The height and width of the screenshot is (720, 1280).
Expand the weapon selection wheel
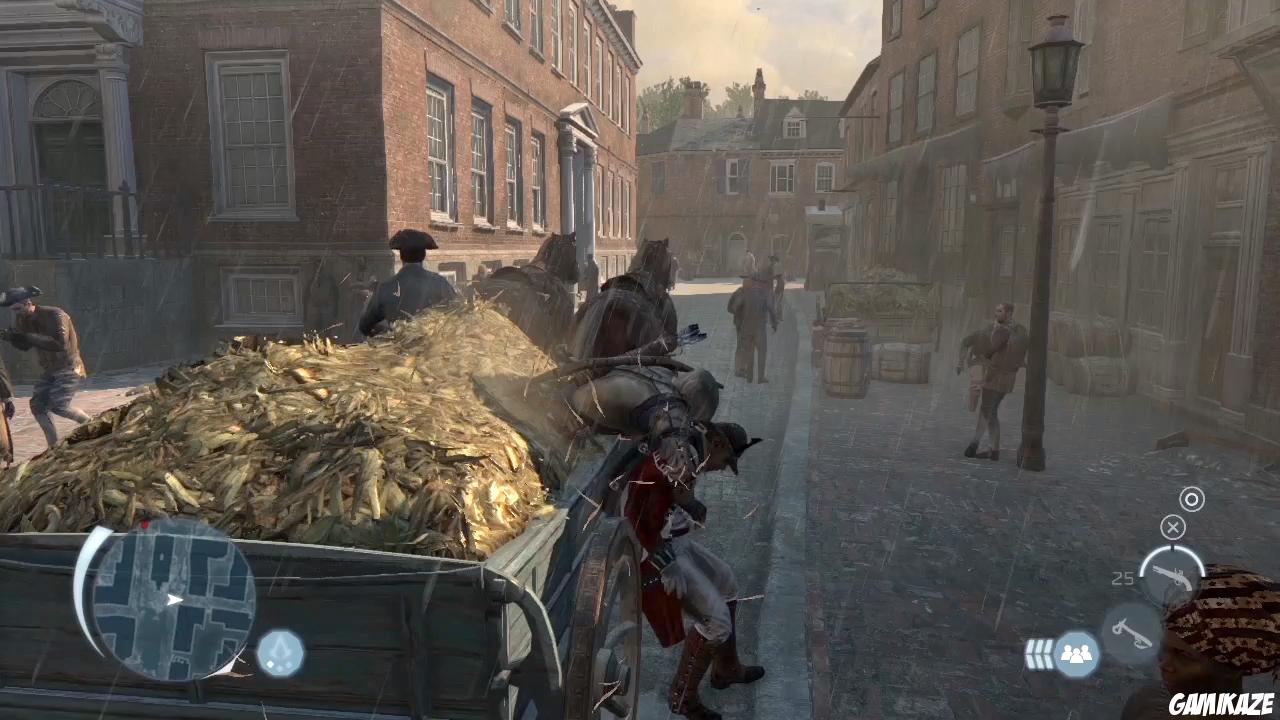click(1170, 580)
